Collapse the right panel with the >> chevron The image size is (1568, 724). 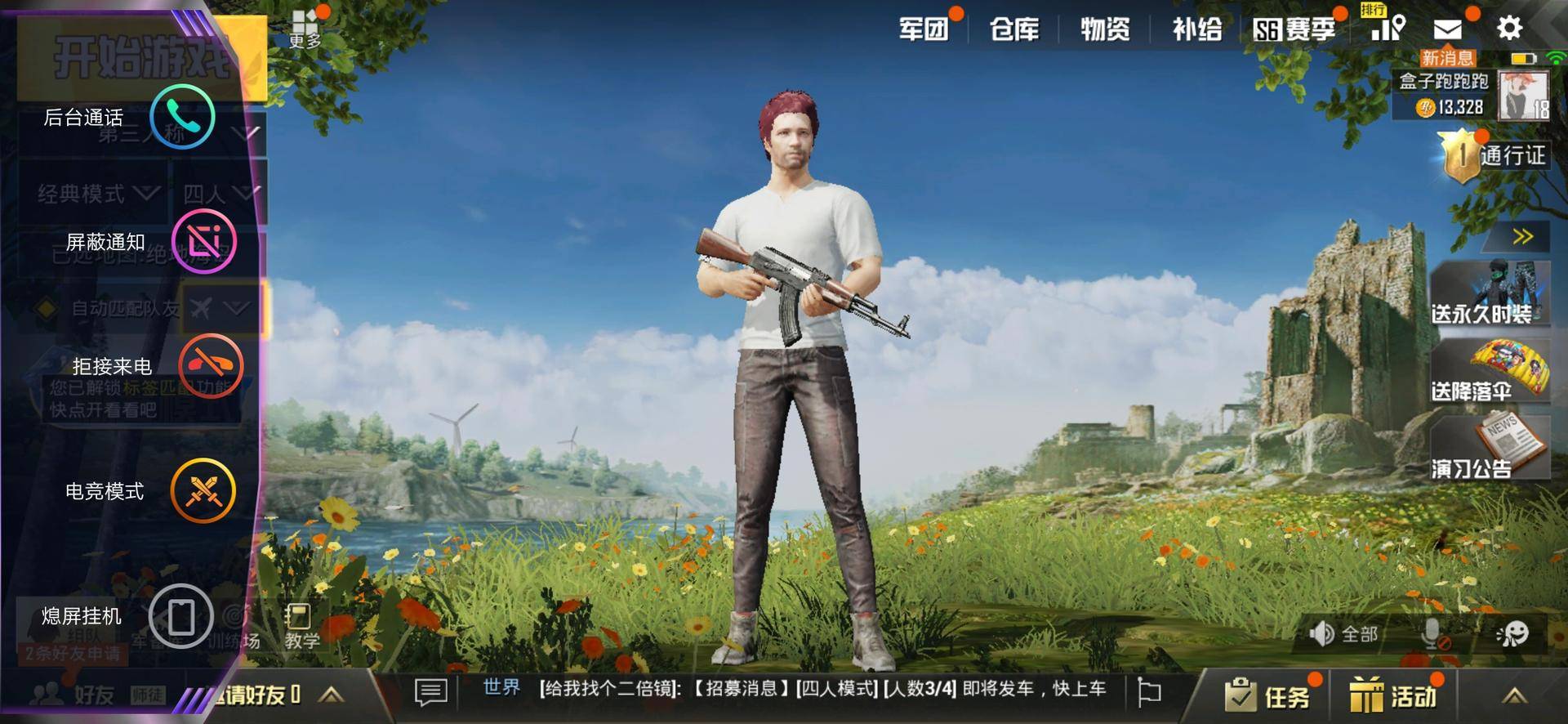(1521, 236)
